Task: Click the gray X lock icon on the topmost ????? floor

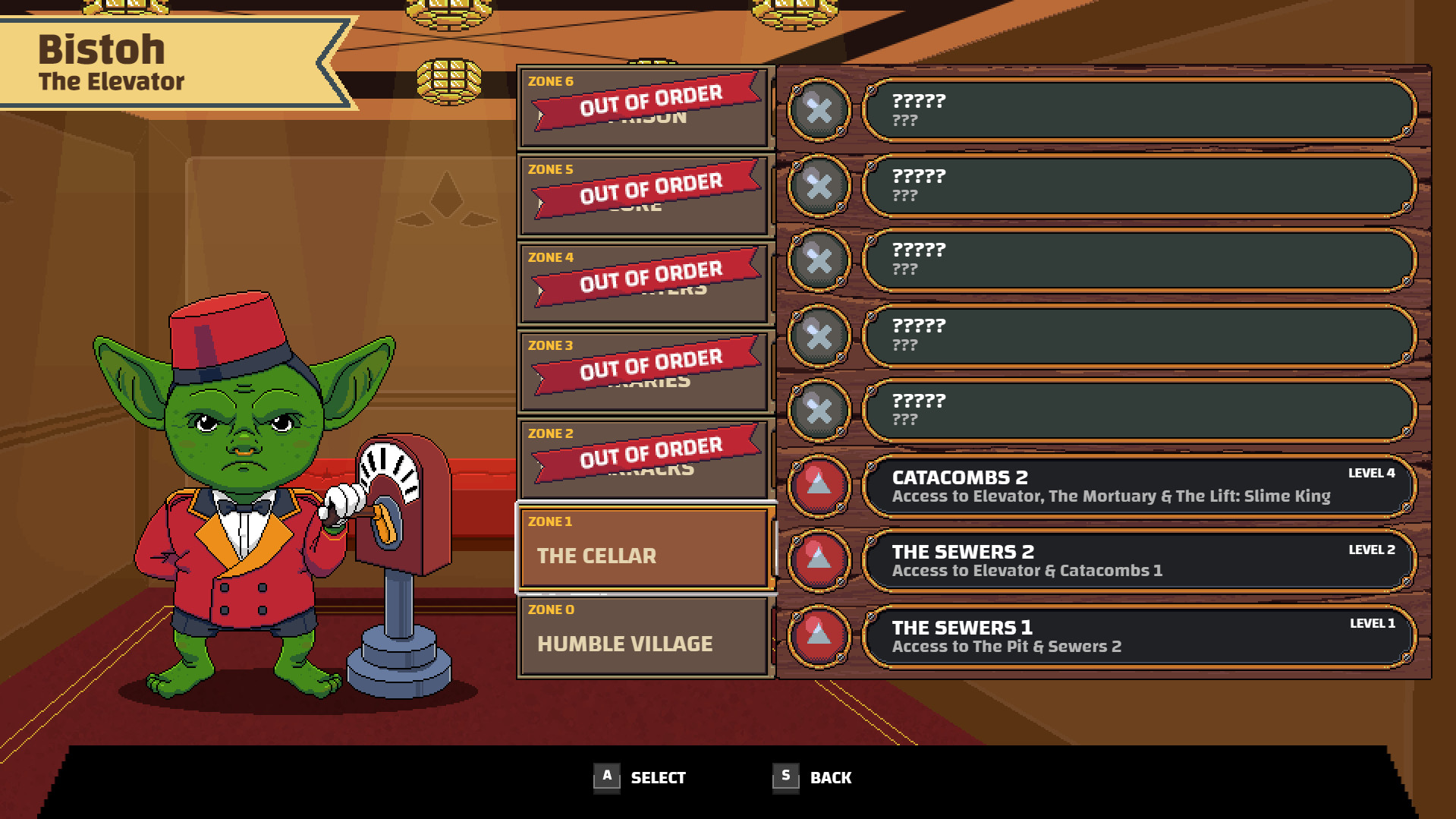Action: (820, 109)
